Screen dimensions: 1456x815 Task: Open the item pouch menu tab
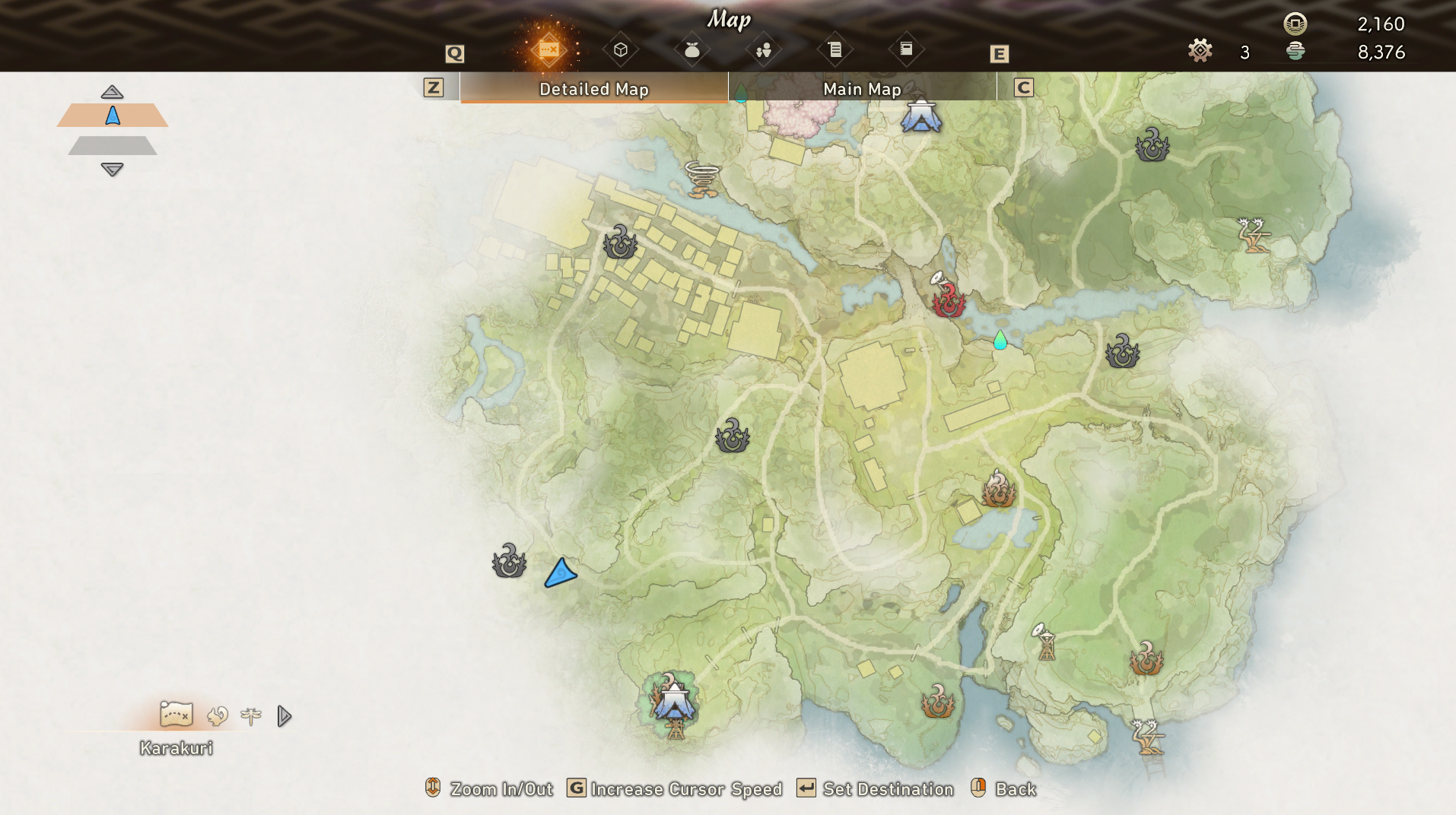click(x=691, y=50)
